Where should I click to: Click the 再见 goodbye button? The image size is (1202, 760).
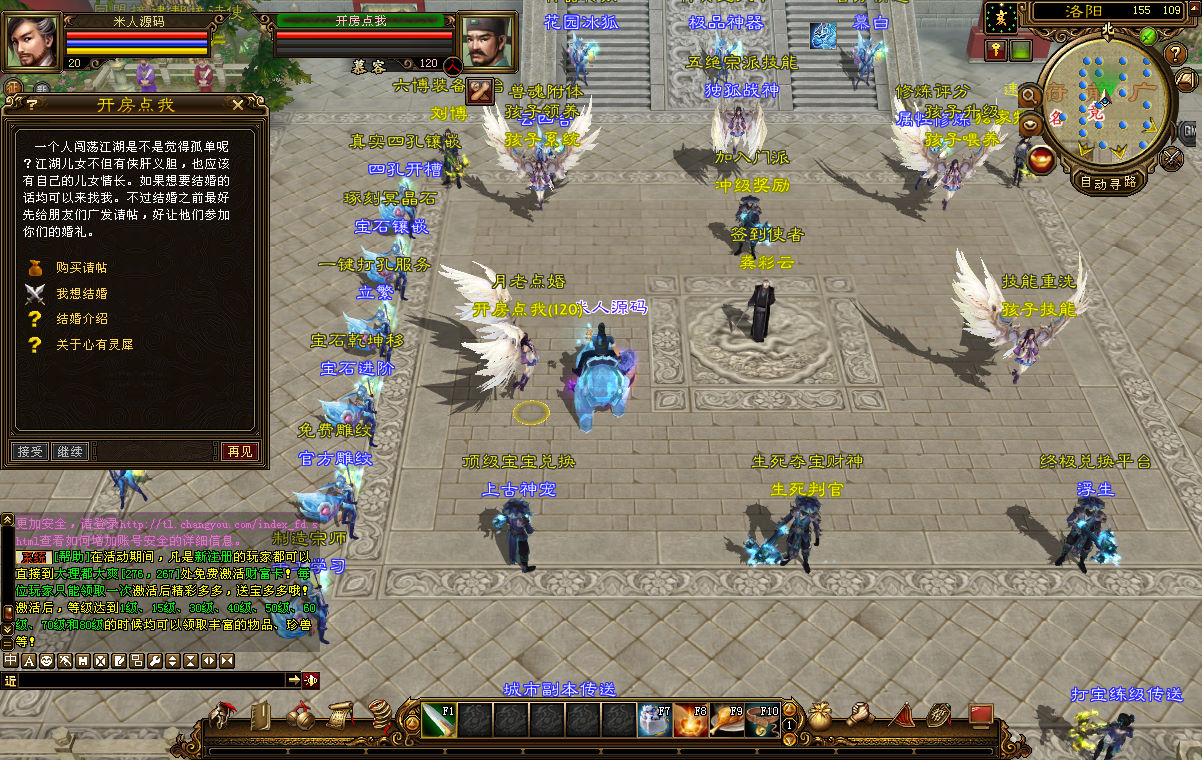(240, 452)
